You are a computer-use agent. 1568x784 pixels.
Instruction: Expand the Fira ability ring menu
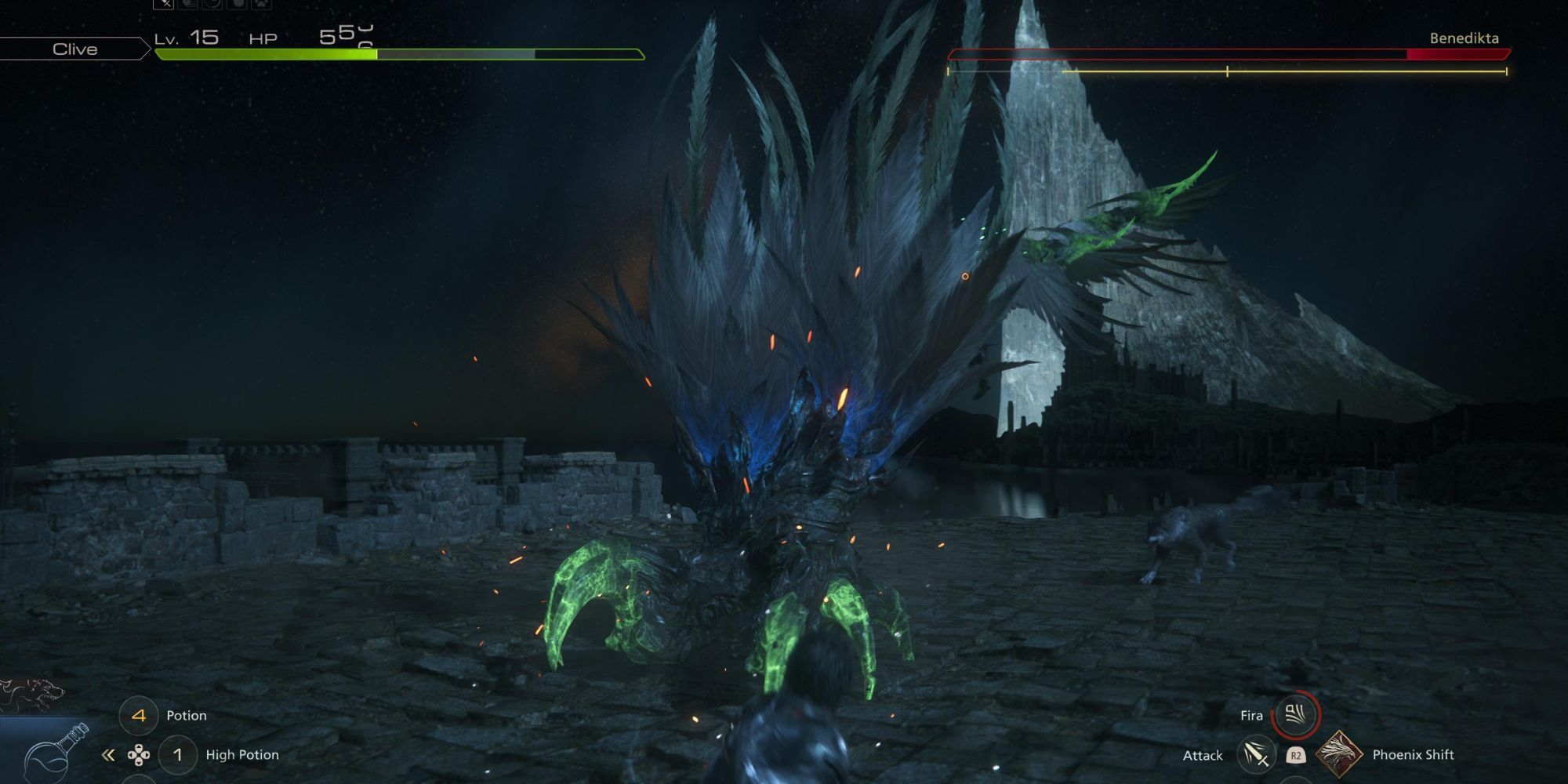1298,715
